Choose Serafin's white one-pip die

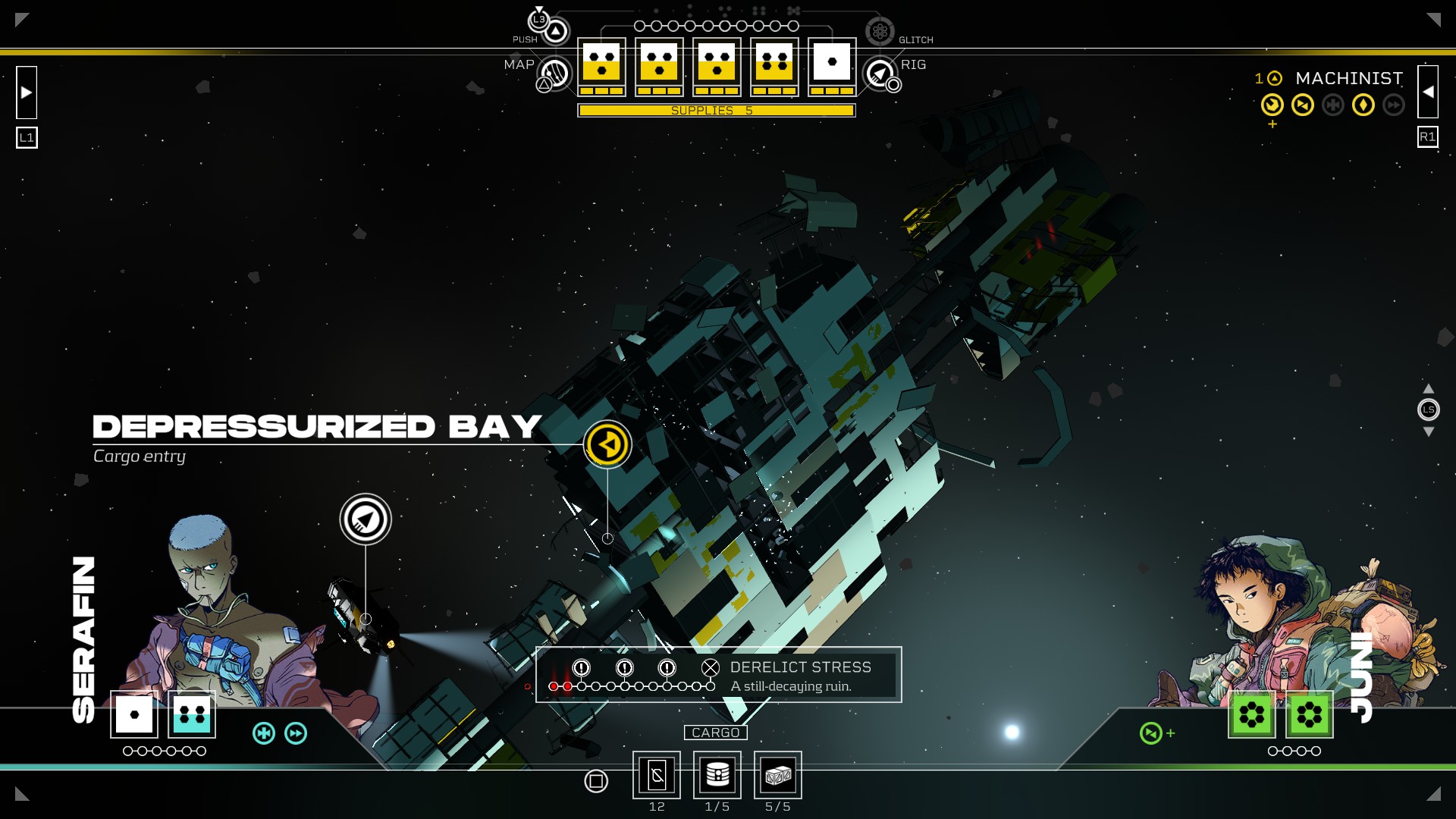[134, 714]
